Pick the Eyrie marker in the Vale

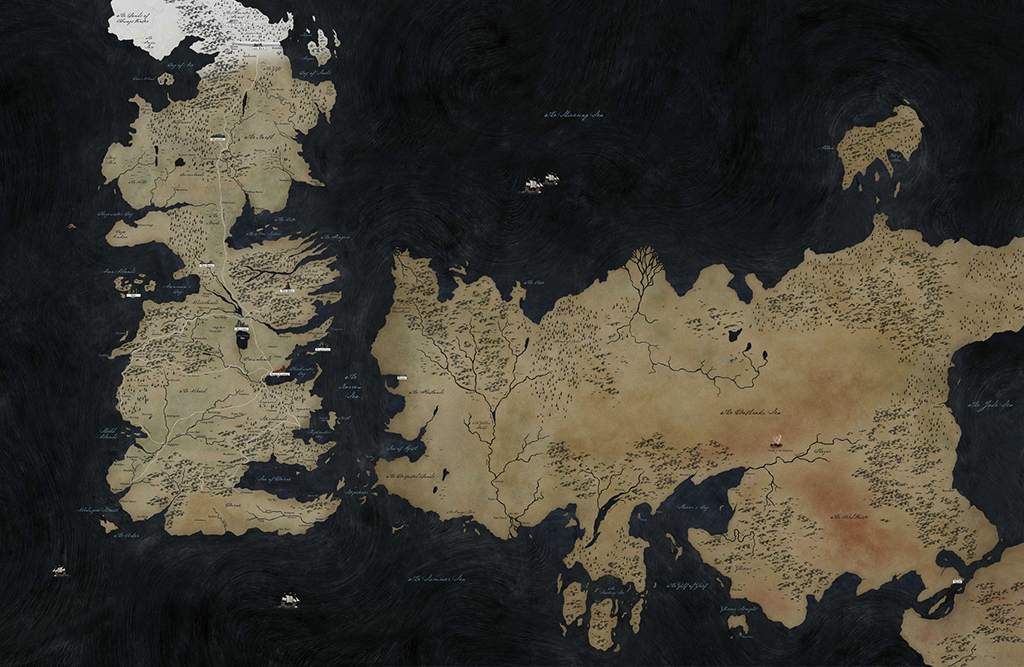point(288,290)
